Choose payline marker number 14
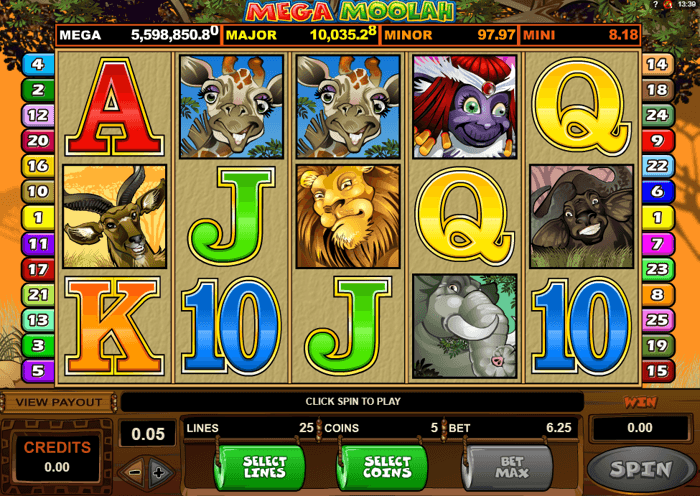The height and width of the screenshot is (496, 700). [657, 64]
